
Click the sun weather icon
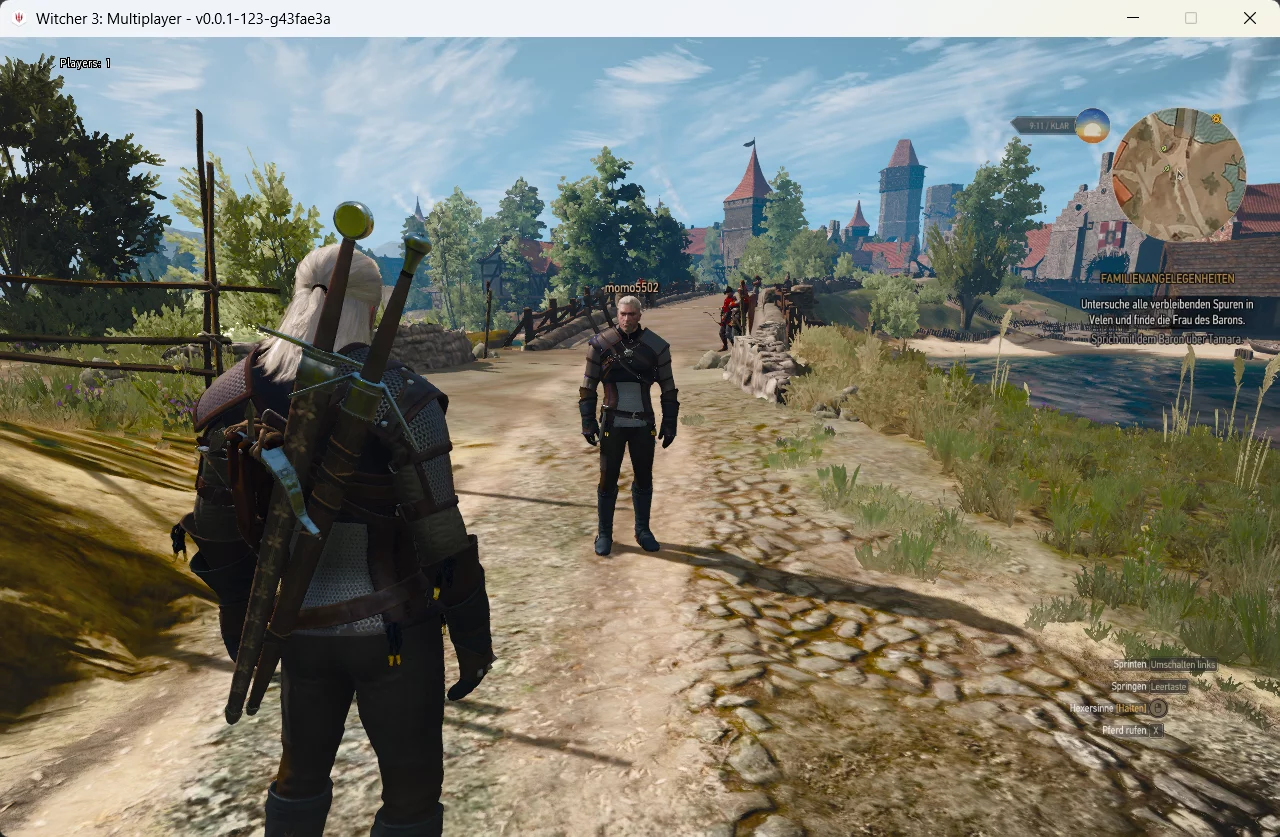pyautogui.click(x=1092, y=125)
